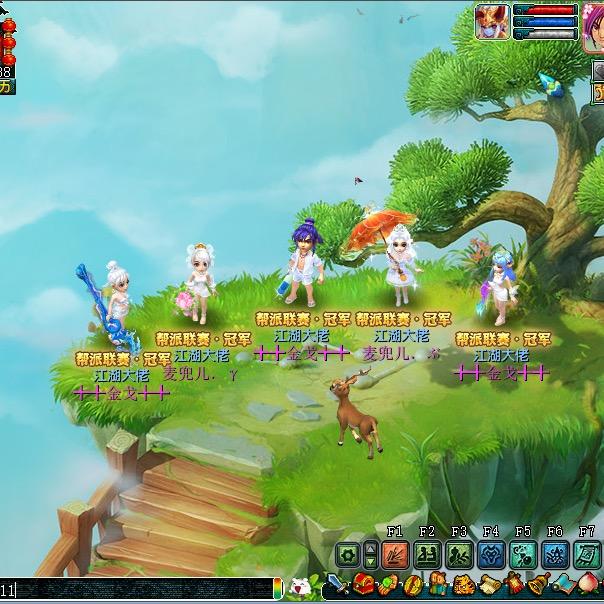Activate the teal F5 skill icon
The width and height of the screenshot is (604, 604).
[x=523, y=555]
